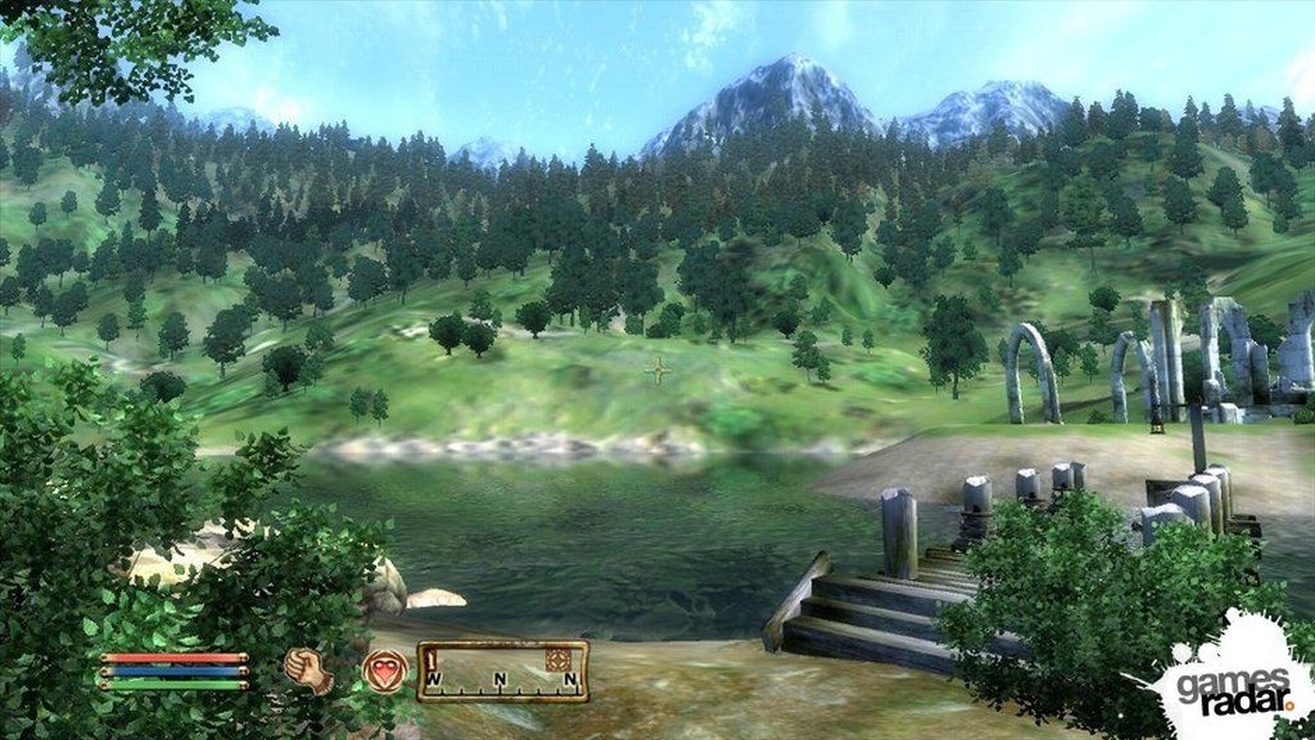Click the fist weapon icon

point(309,670)
